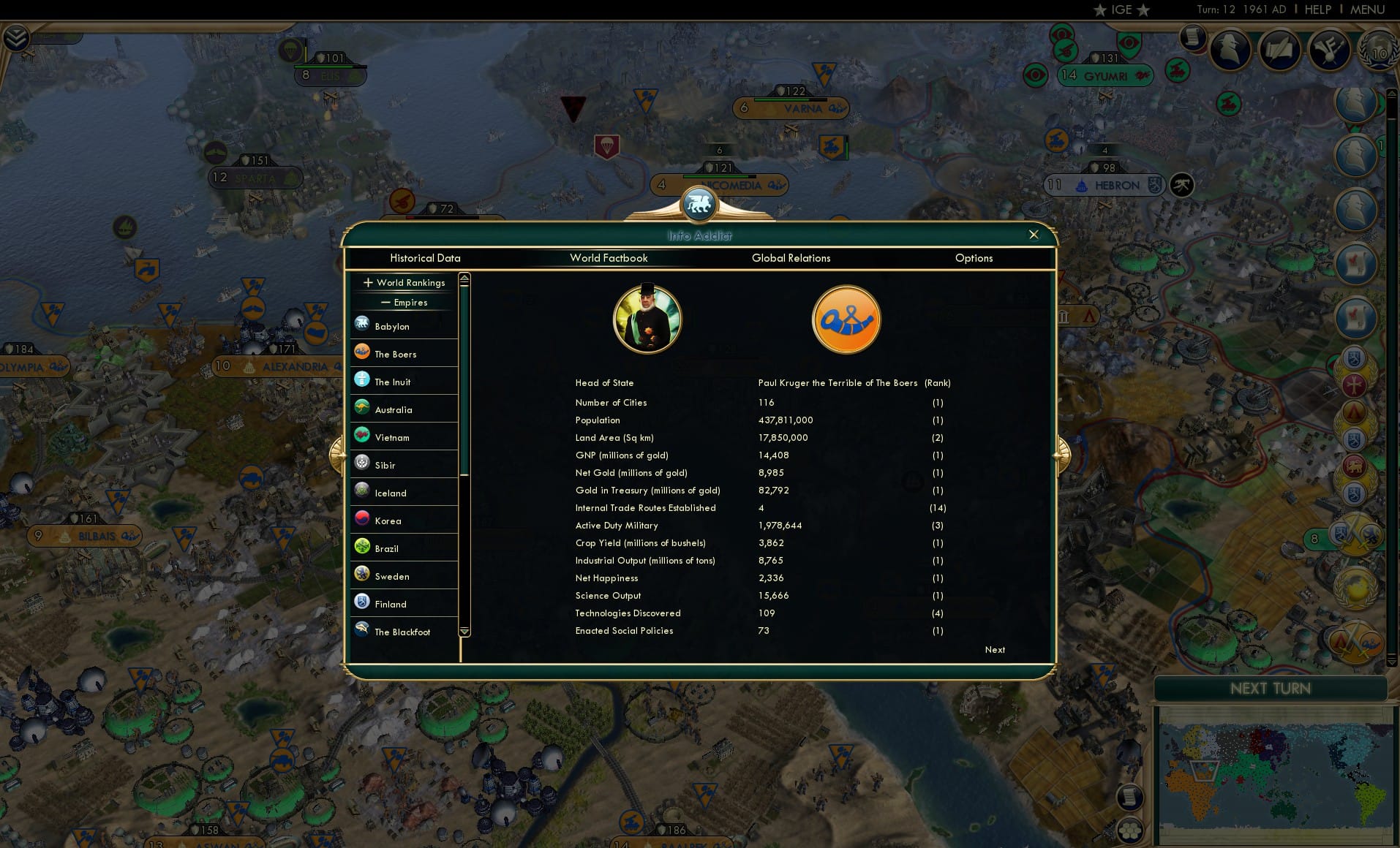Screen dimensions: 1400x848
Task: Open the Global Relations tab
Action: click(791, 258)
